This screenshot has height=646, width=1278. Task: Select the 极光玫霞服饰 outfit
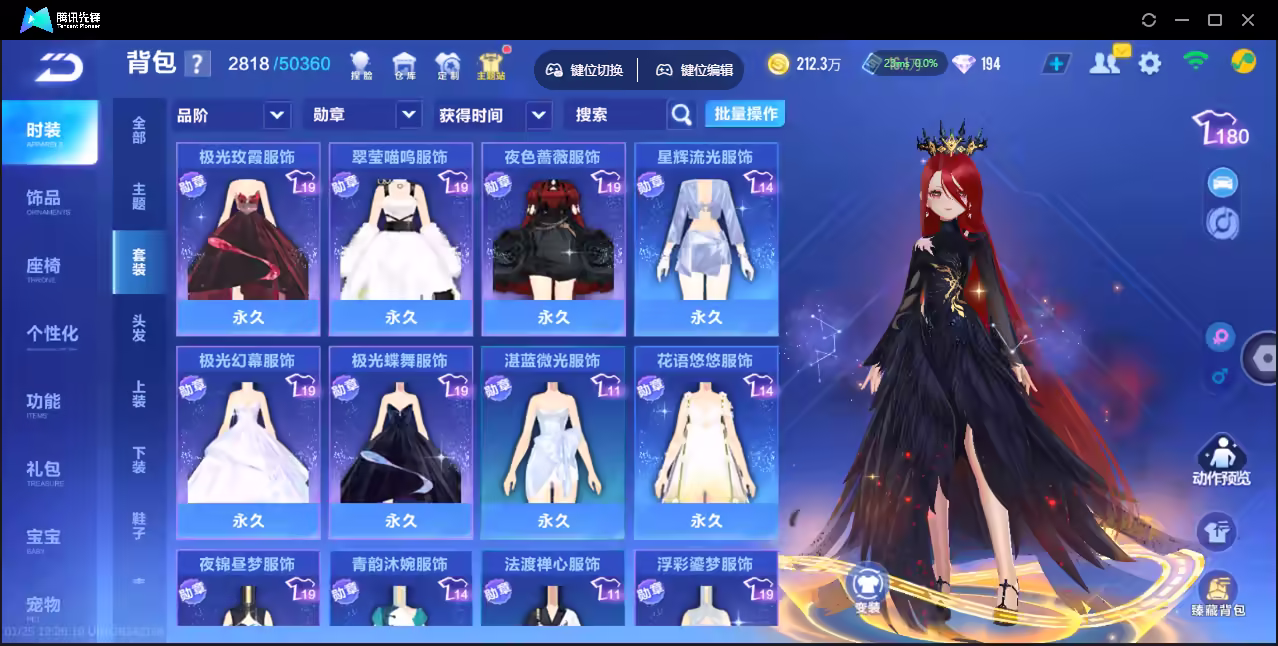click(x=248, y=238)
